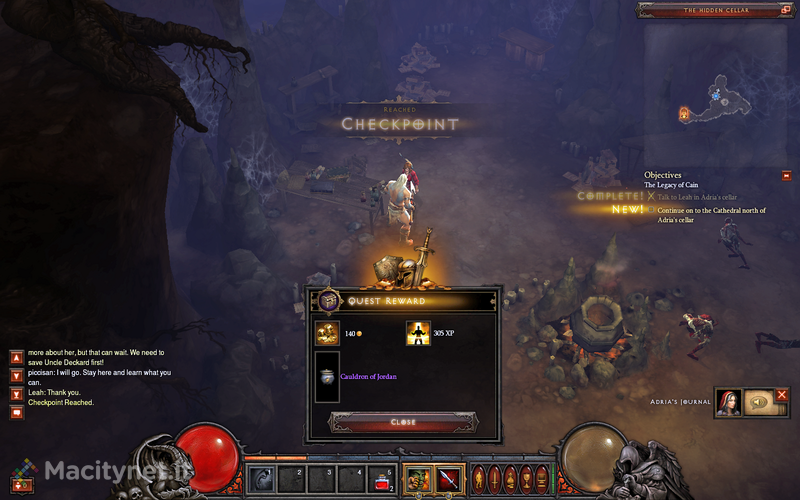Screen dimensions: 800x500
Task: Click the gold coins reward icon
Action: pos(327,333)
